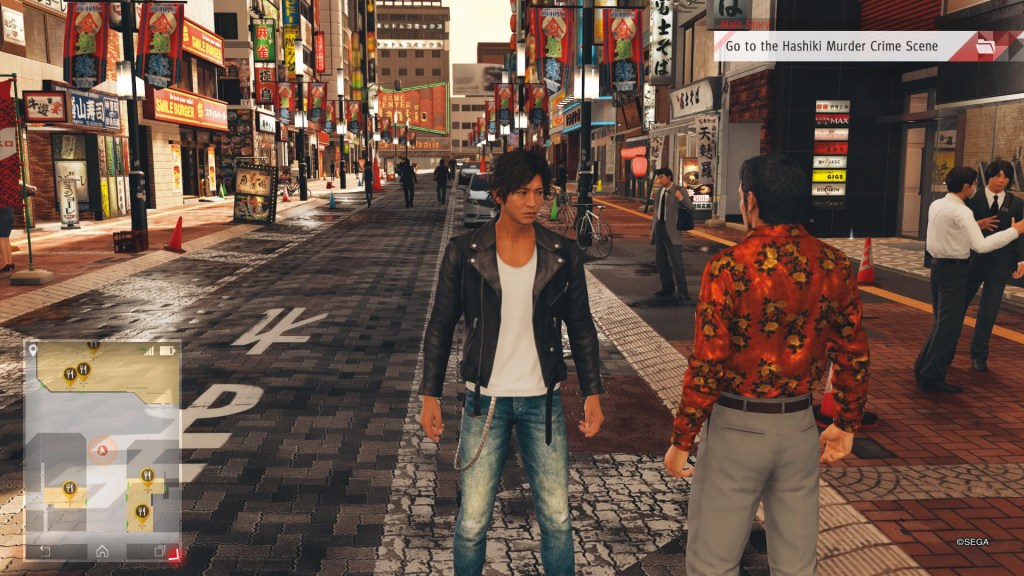Click the case file folder icon

(986, 46)
